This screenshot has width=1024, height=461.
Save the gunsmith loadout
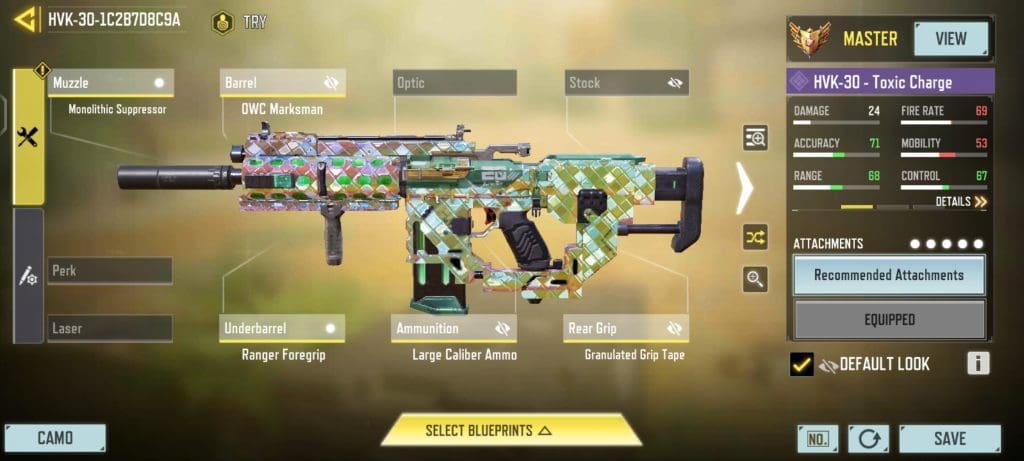point(949,438)
